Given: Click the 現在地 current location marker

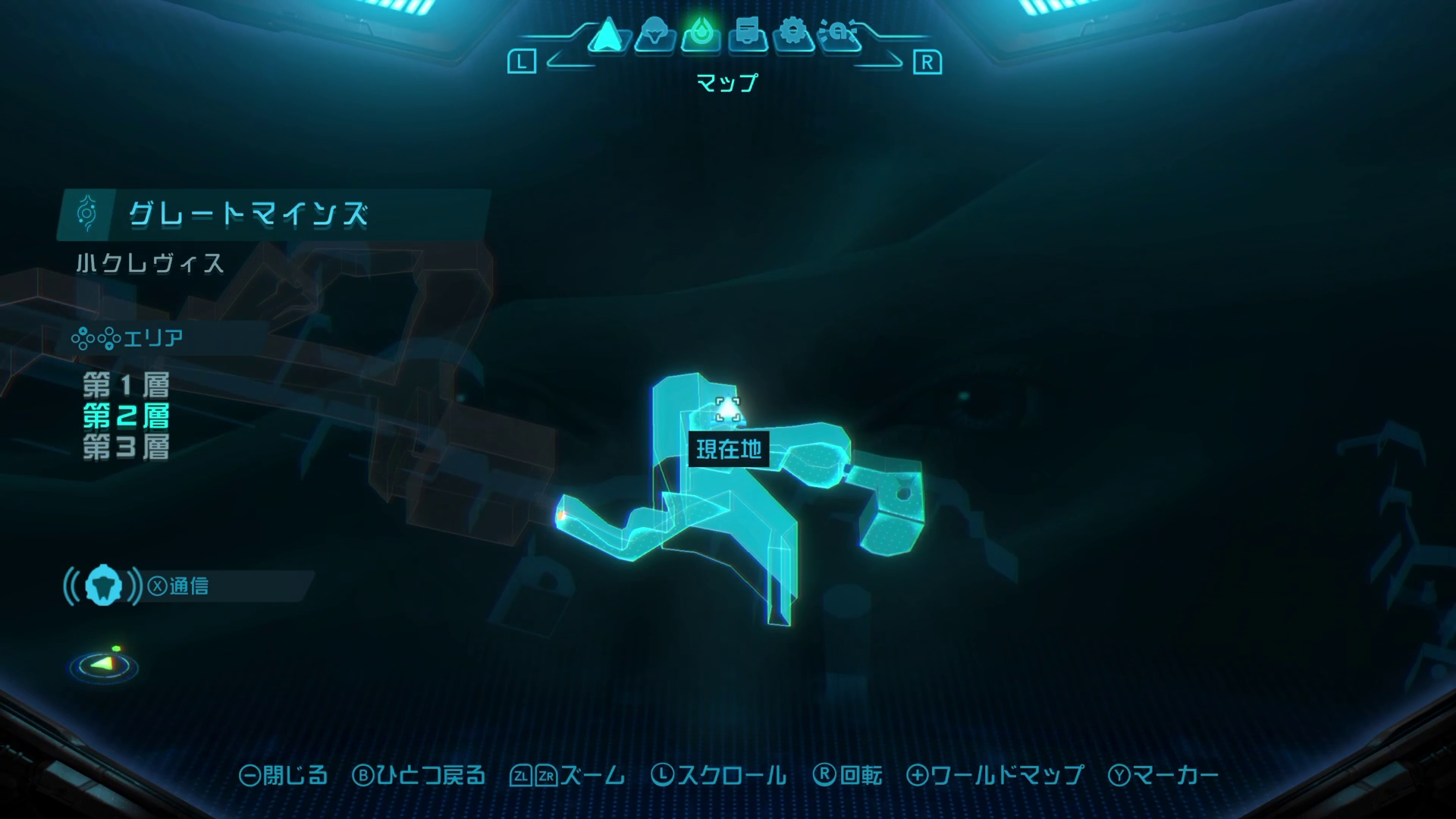Looking at the screenshot, I should click(728, 410).
